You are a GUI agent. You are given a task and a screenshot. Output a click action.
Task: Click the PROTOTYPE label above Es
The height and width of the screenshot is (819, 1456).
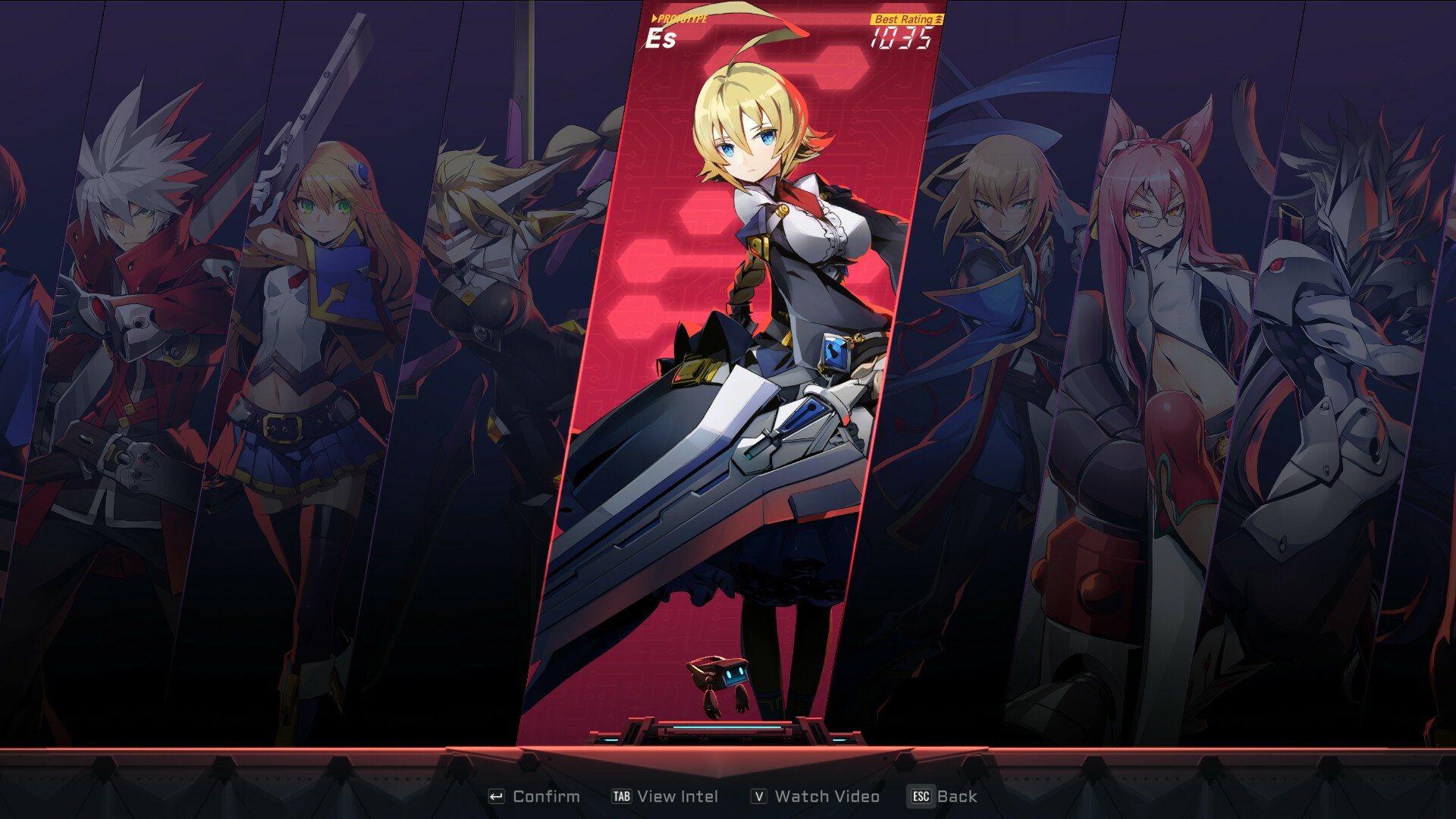(x=679, y=17)
